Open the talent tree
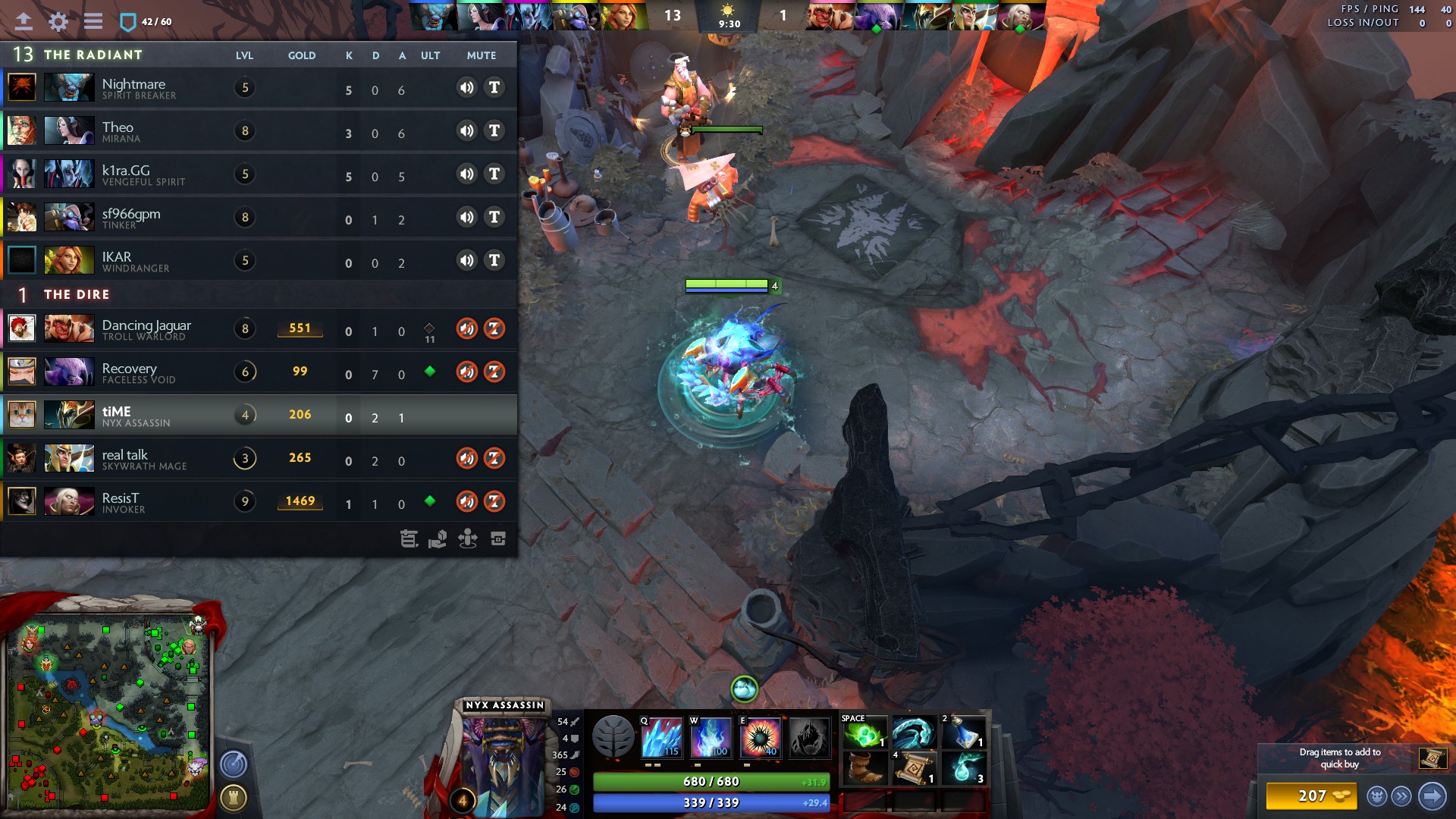This screenshot has width=1456, height=819. pyautogui.click(x=613, y=737)
